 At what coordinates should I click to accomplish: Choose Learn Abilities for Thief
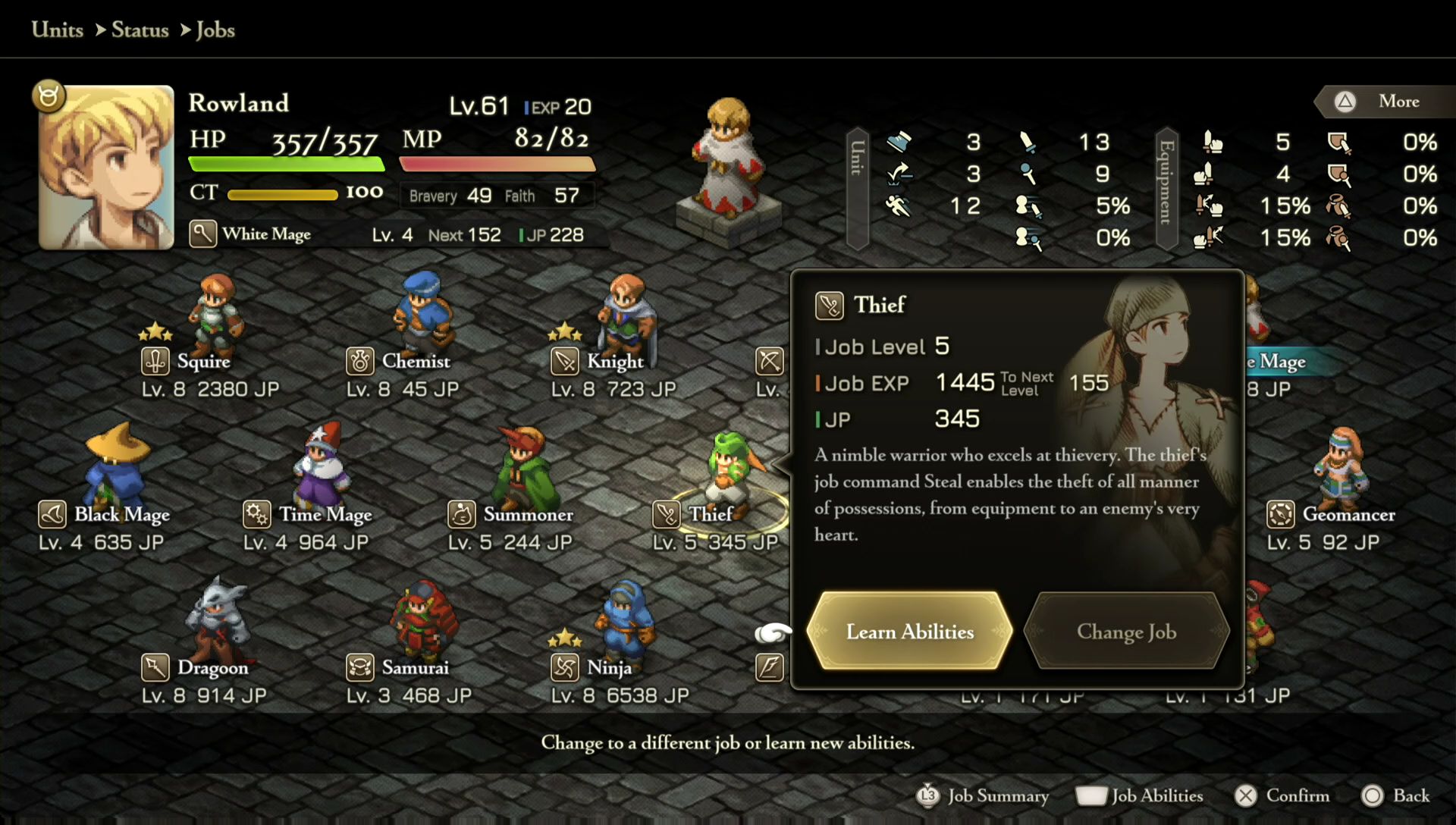pos(909,631)
